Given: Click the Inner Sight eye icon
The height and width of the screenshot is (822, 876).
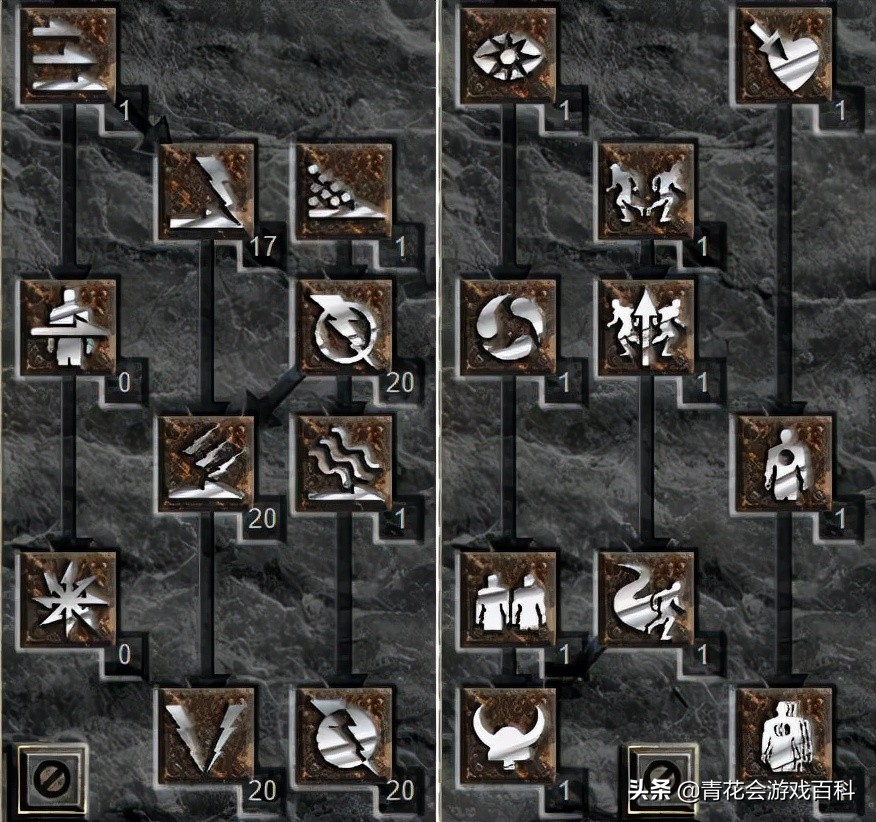Looking at the screenshot, I should [508, 55].
